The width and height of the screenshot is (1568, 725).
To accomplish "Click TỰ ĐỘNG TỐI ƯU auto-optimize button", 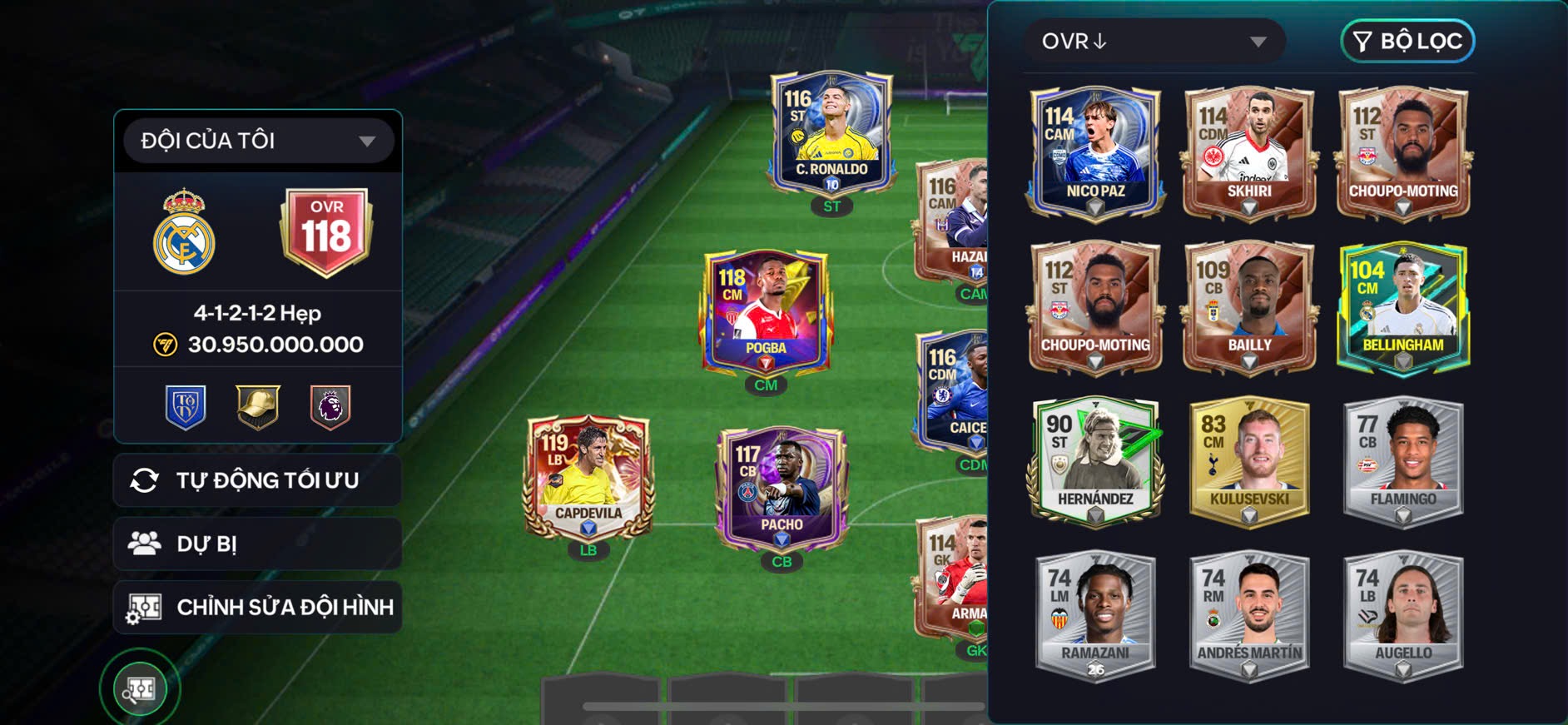I will [258, 480].
